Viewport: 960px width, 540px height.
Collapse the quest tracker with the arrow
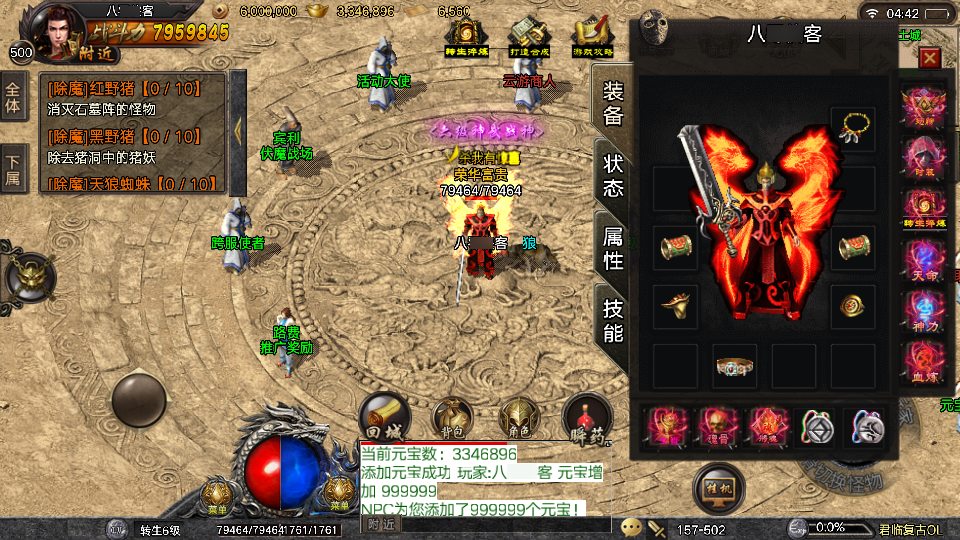coord(238,130)
